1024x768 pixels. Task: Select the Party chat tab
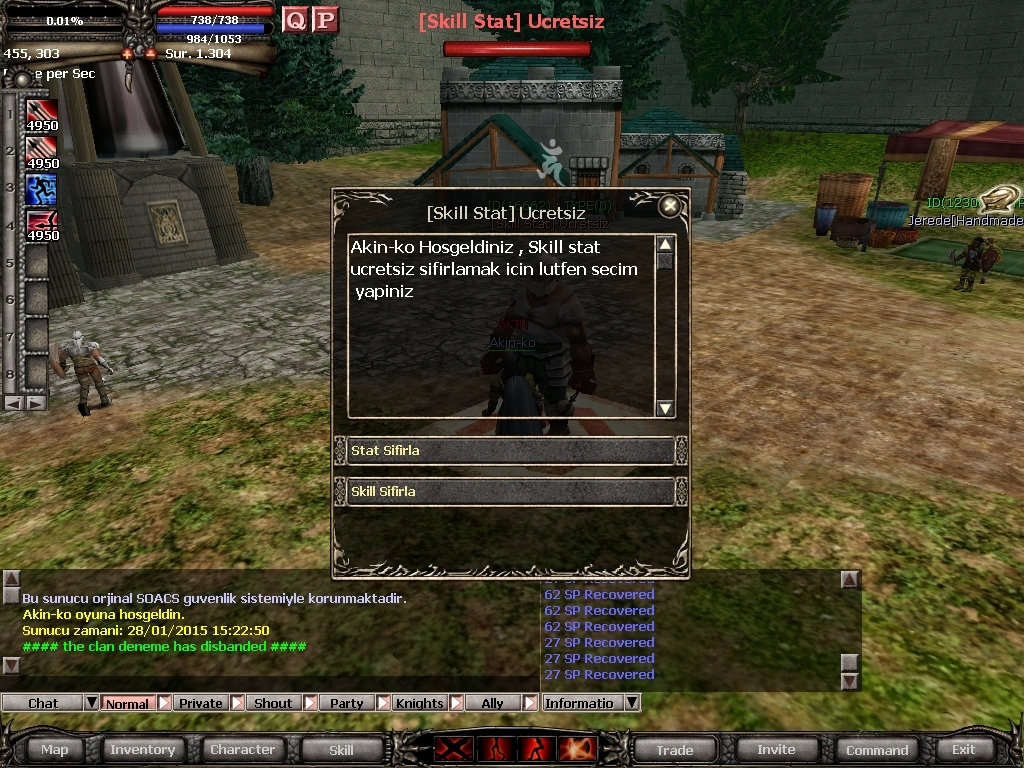tap(346, 703)
